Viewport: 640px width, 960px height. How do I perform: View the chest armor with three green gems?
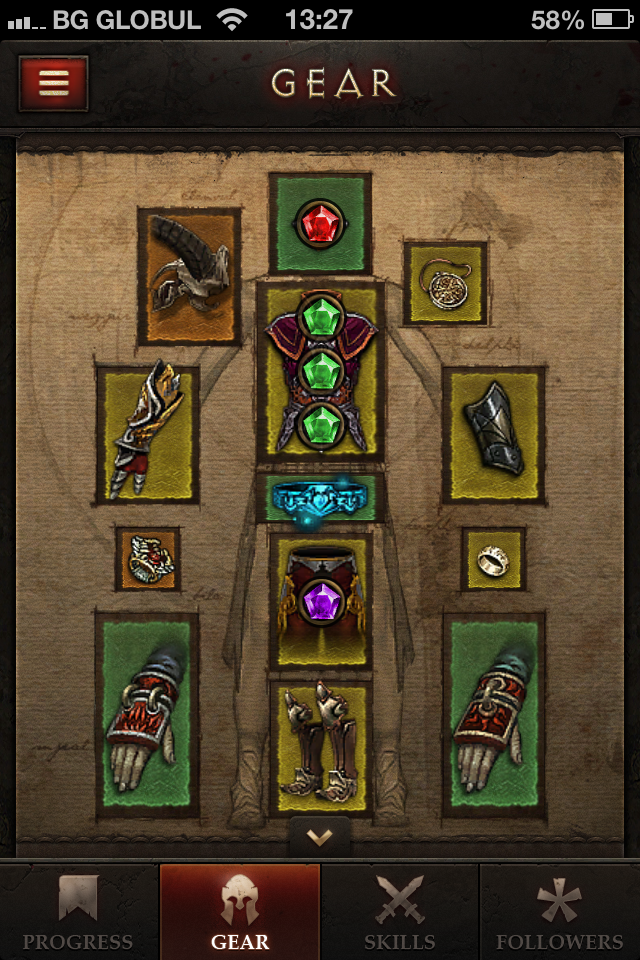coord(320,370)
